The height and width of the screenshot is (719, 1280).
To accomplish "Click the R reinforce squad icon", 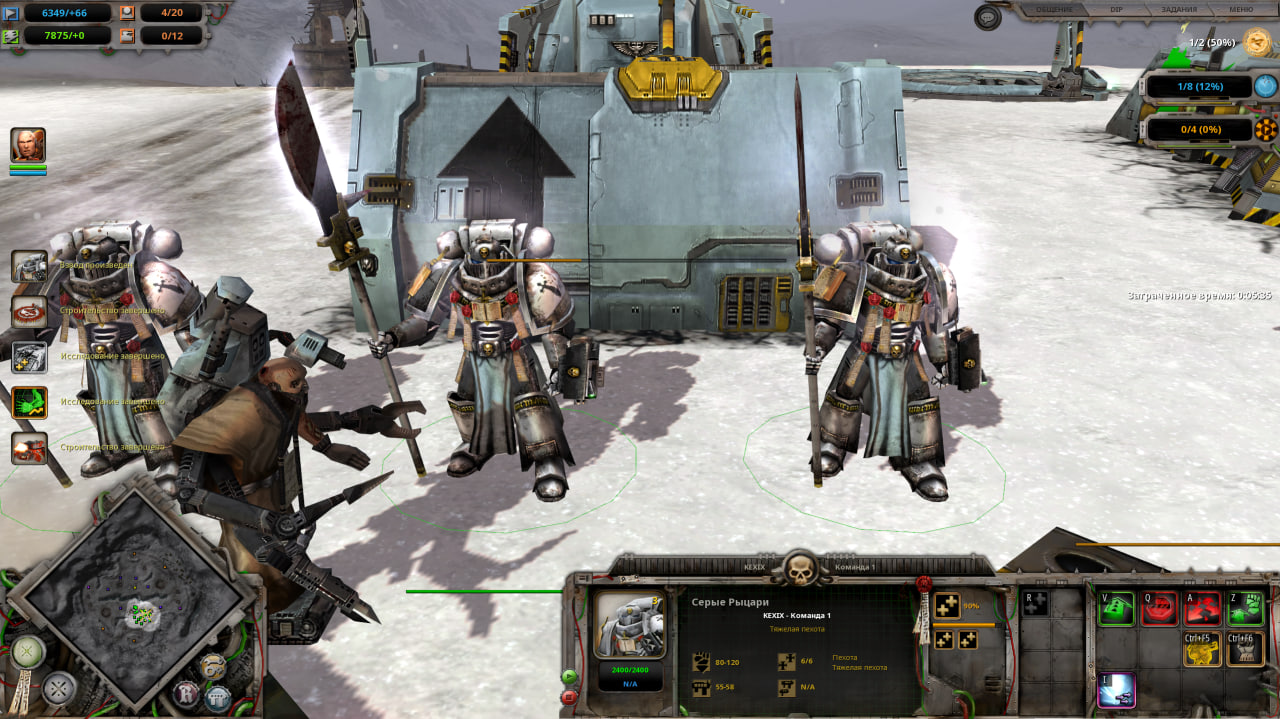I will click(1036, 603).
